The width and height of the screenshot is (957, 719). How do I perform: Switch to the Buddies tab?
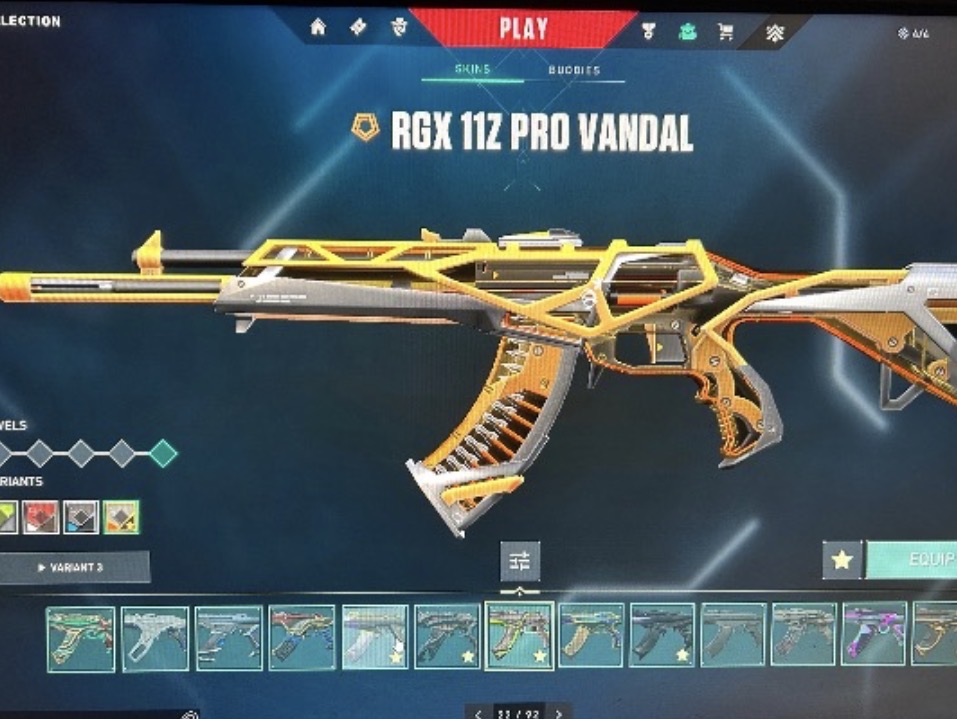pos(574,71)
